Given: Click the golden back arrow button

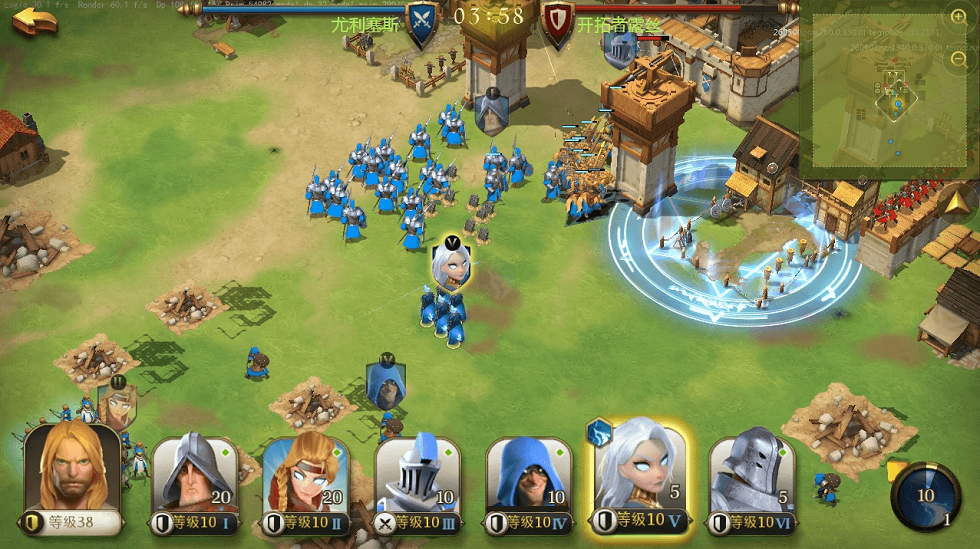Looking at the screenshot, I should (x=35, y=21).
